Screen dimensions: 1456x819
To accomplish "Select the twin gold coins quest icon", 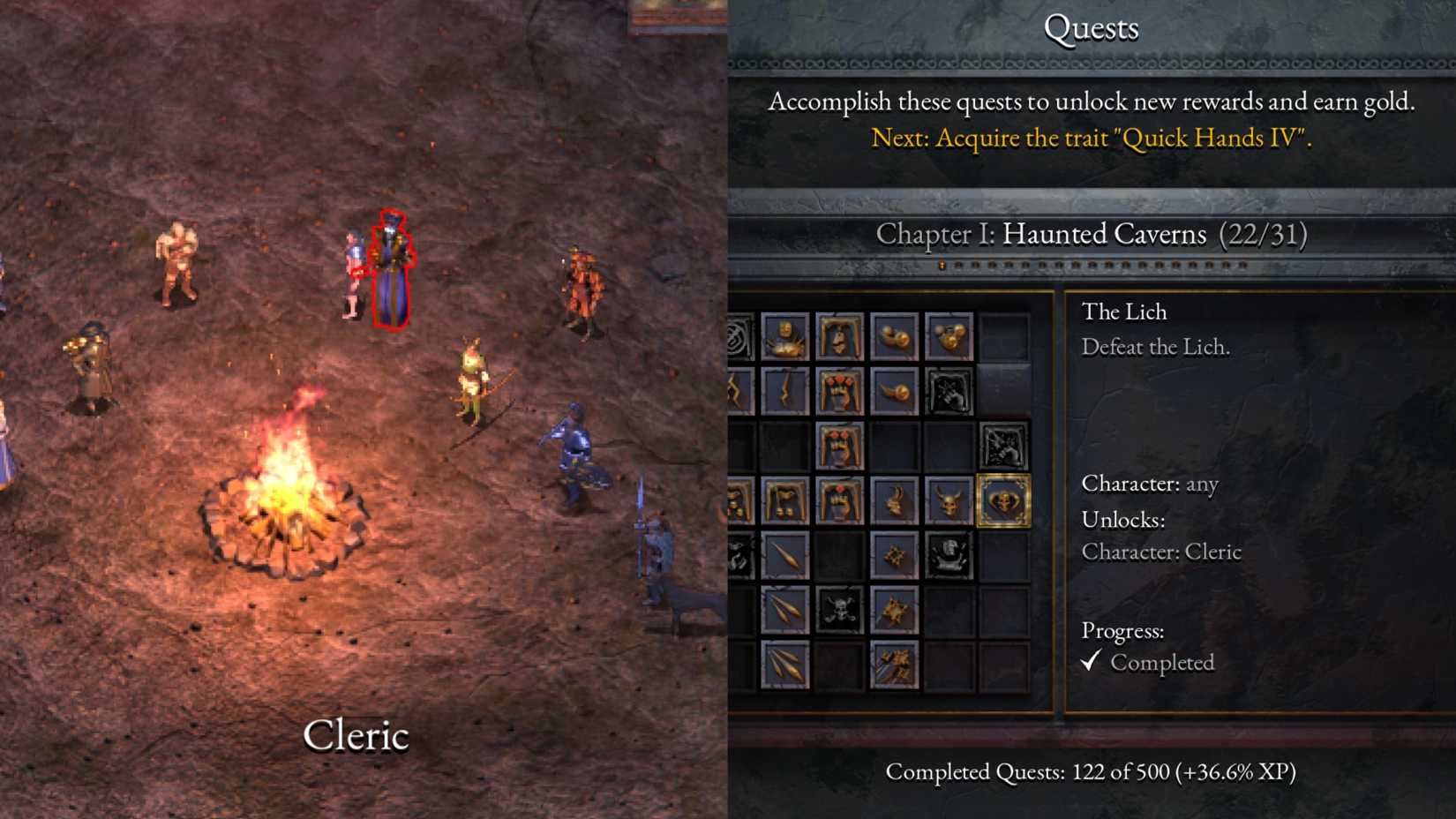I will 895,334.
